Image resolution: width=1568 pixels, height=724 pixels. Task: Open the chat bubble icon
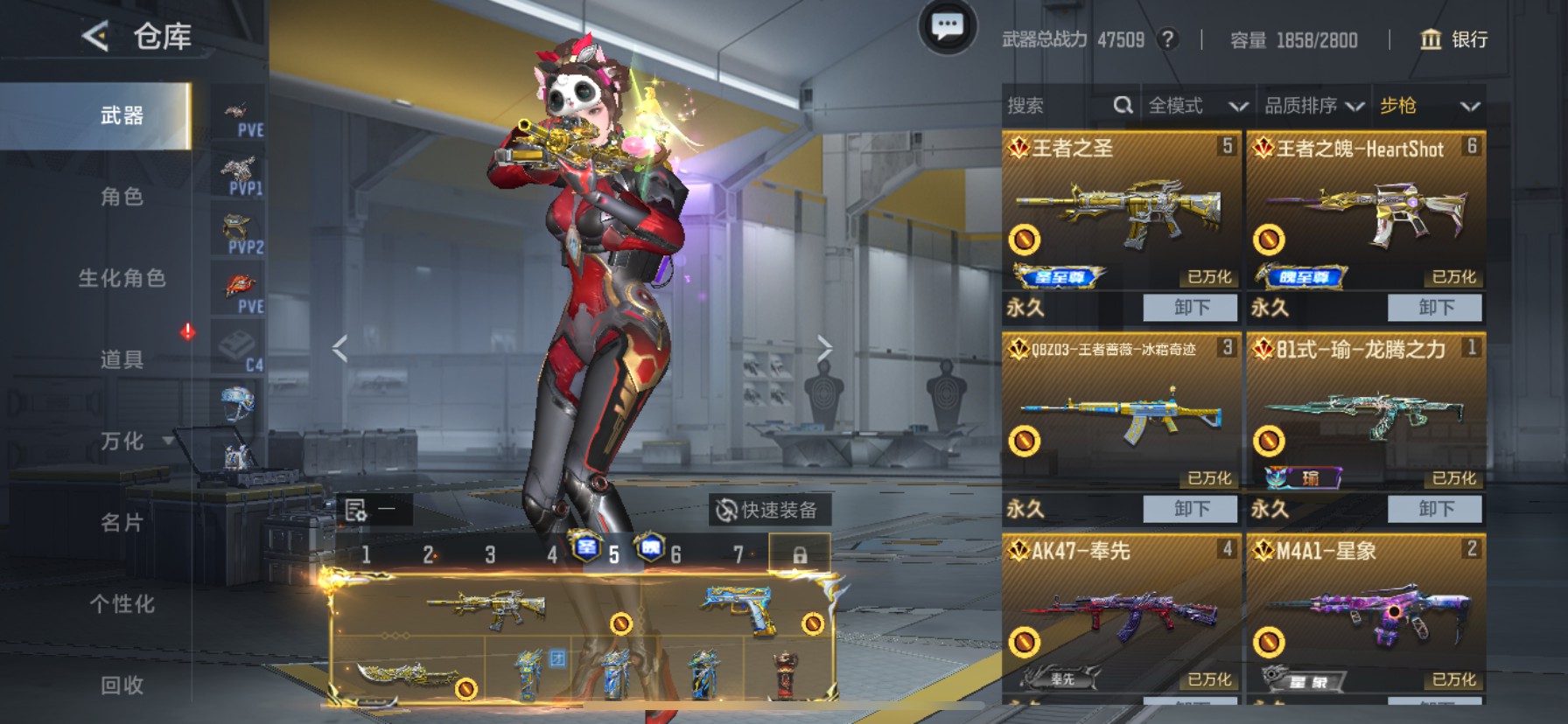tap(947, 28)
